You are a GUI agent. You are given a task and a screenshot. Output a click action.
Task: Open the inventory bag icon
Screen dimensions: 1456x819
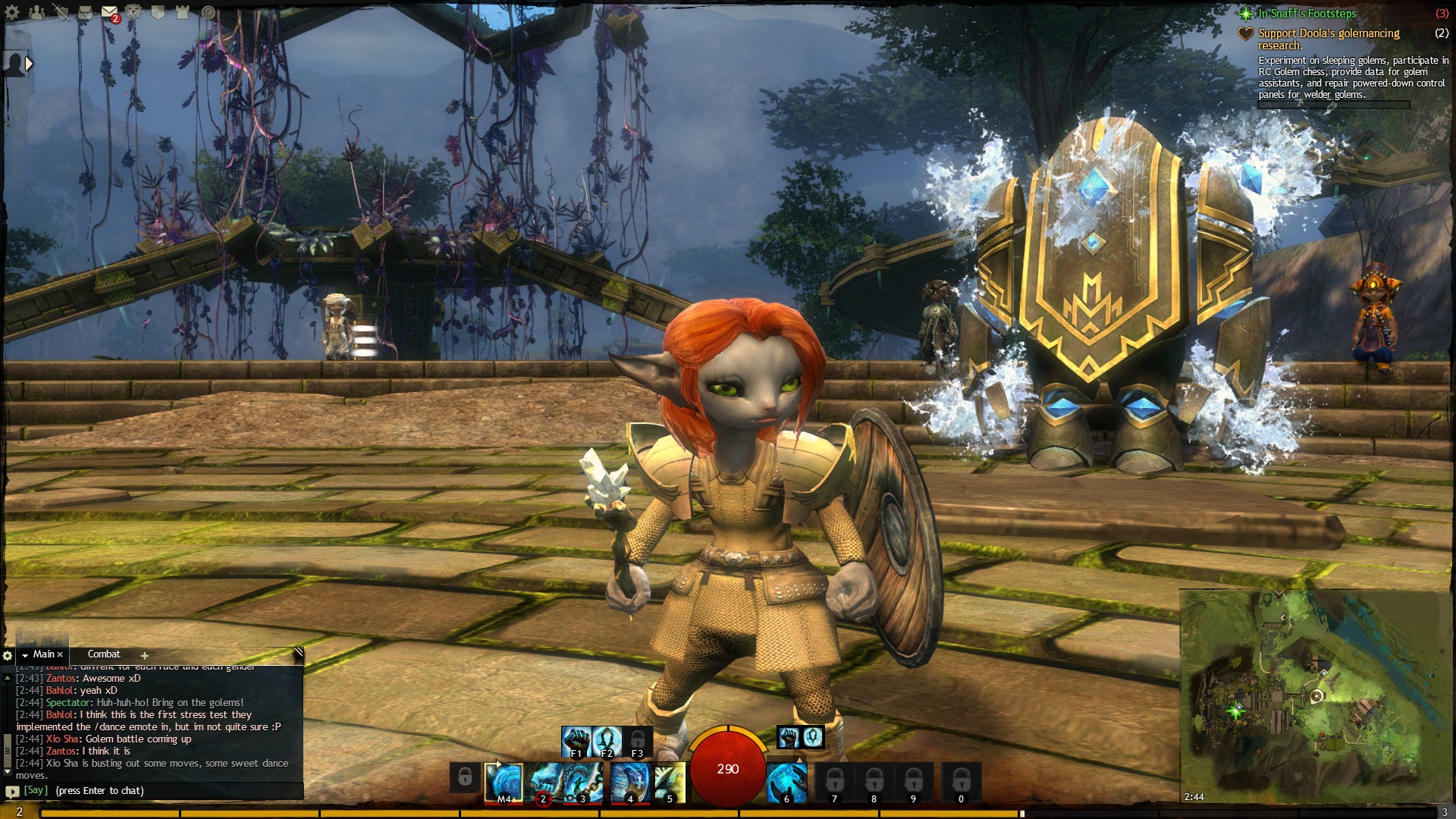click(84, 12)
